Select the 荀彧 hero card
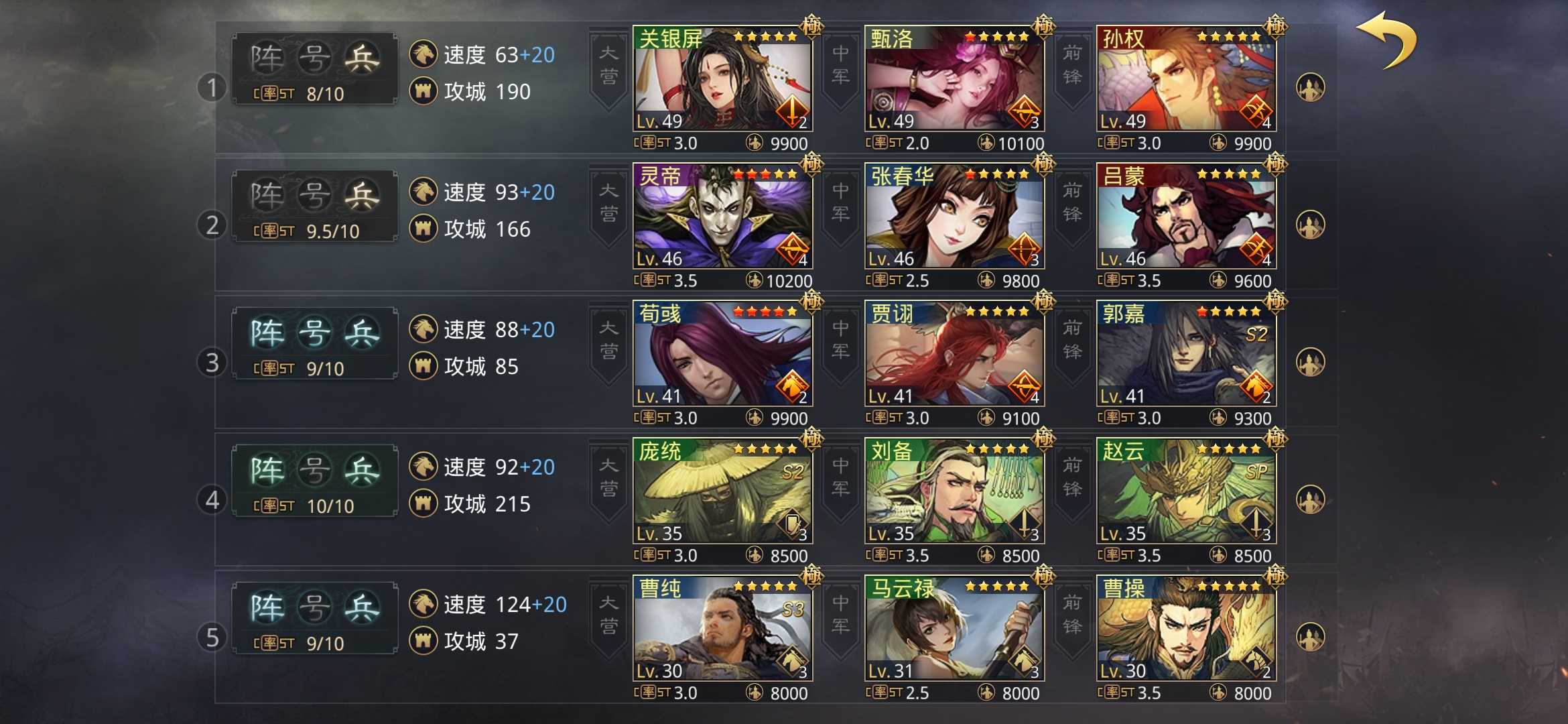Viewport: 1568px width, 724px height. [x=722, y=354]
